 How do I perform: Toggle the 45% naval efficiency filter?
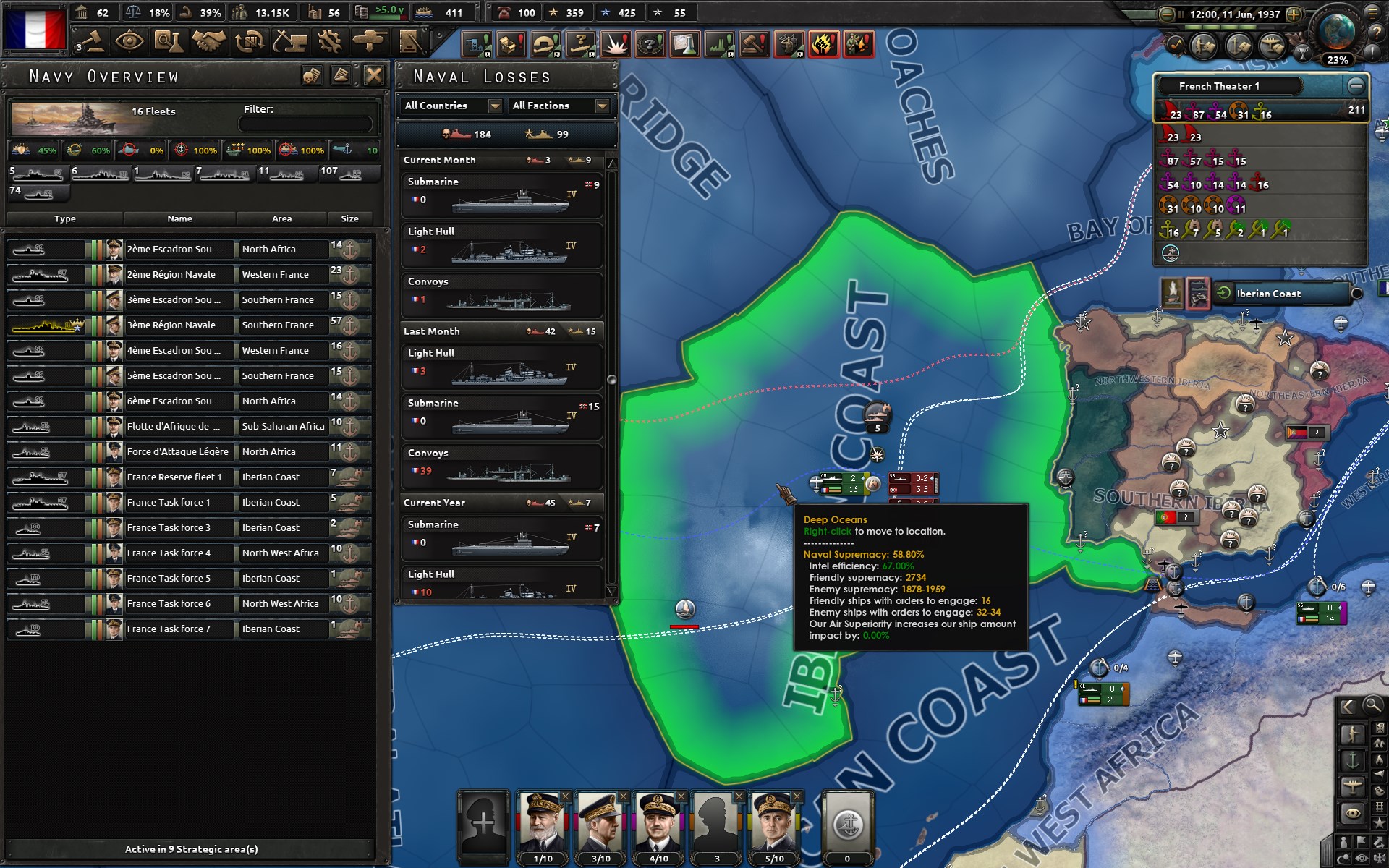click(33, 150)
